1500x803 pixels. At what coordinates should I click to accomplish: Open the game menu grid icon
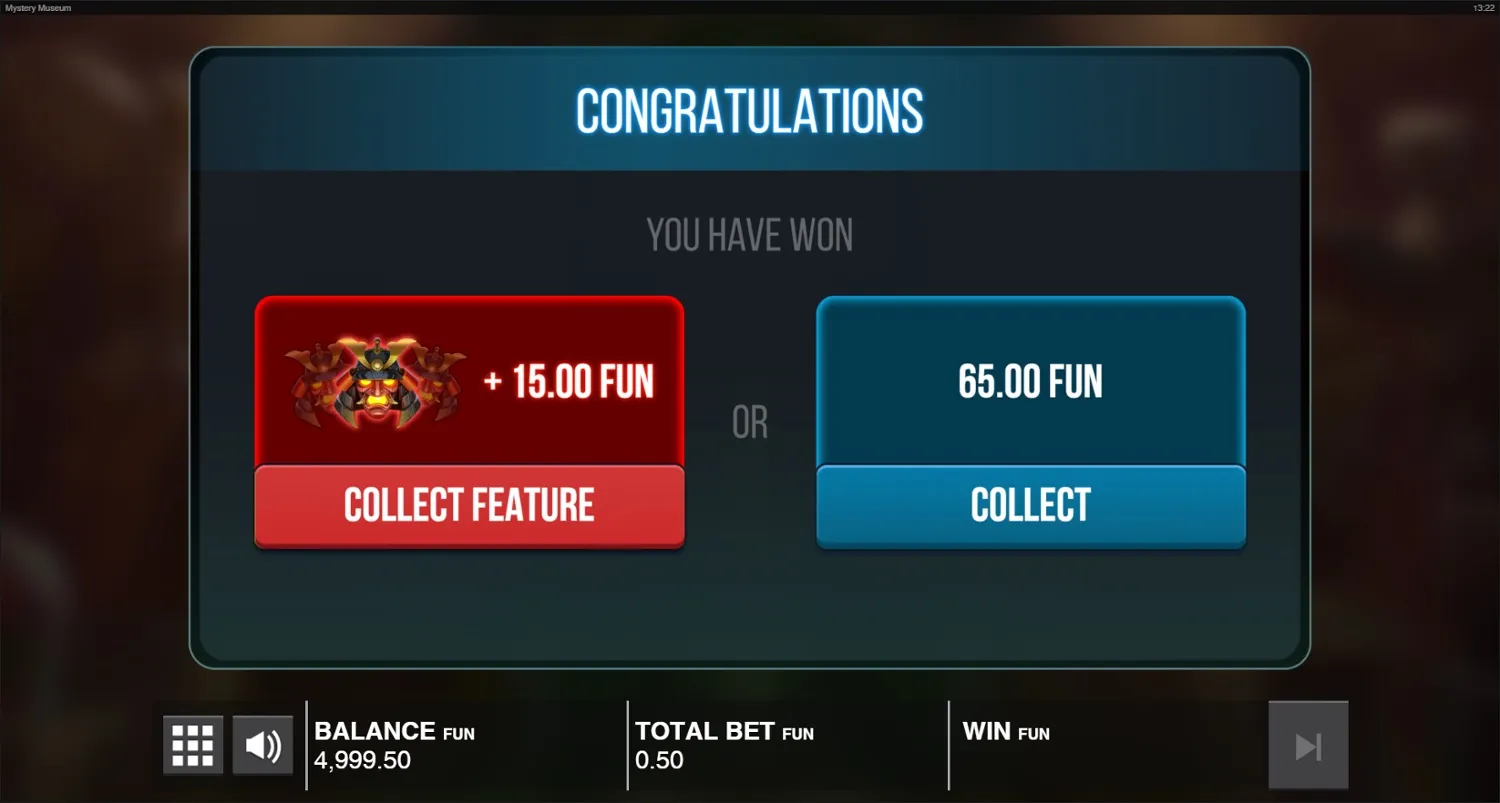click(192, 744)
